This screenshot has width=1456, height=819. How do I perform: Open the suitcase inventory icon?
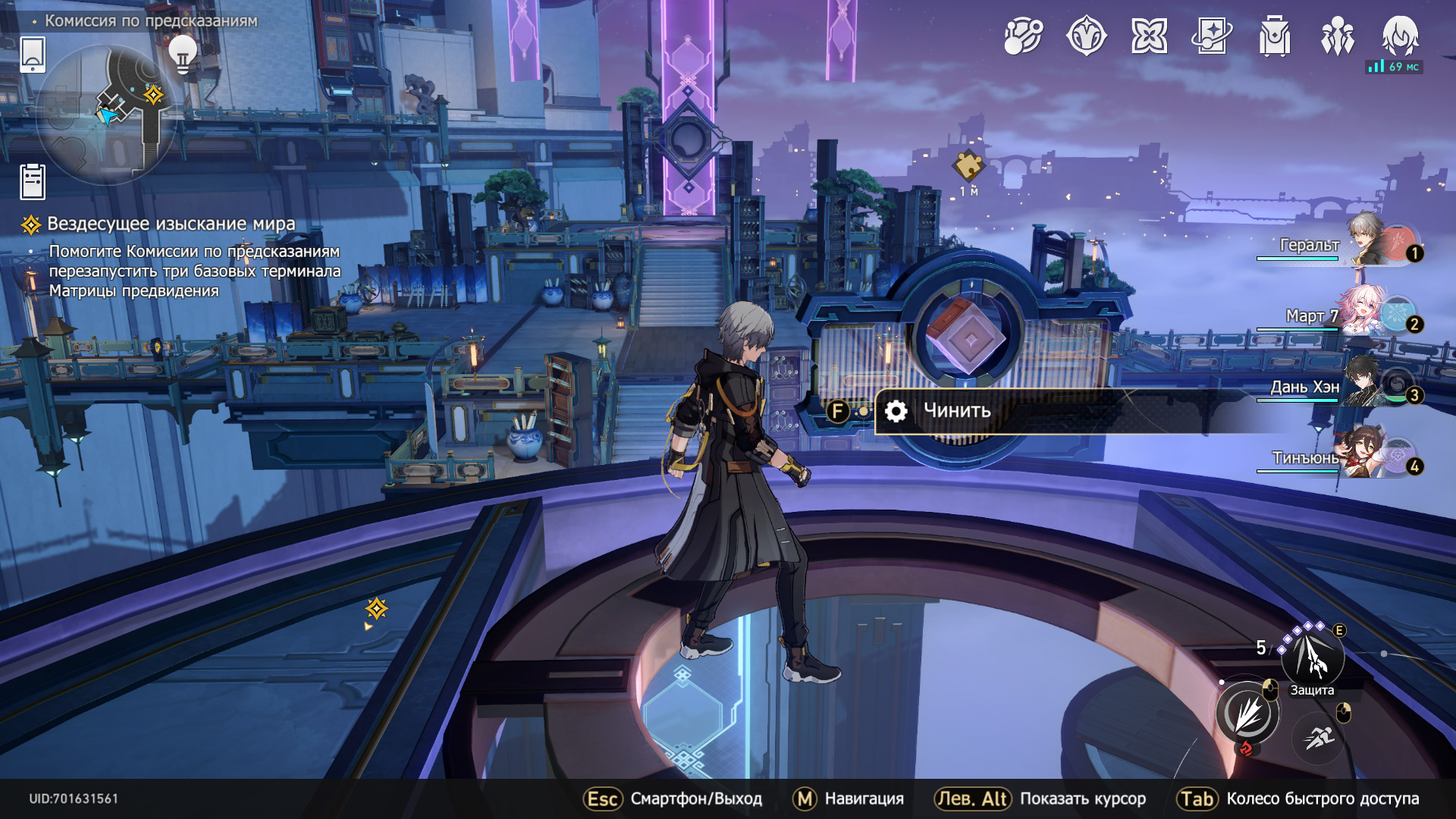(1275, 36)
